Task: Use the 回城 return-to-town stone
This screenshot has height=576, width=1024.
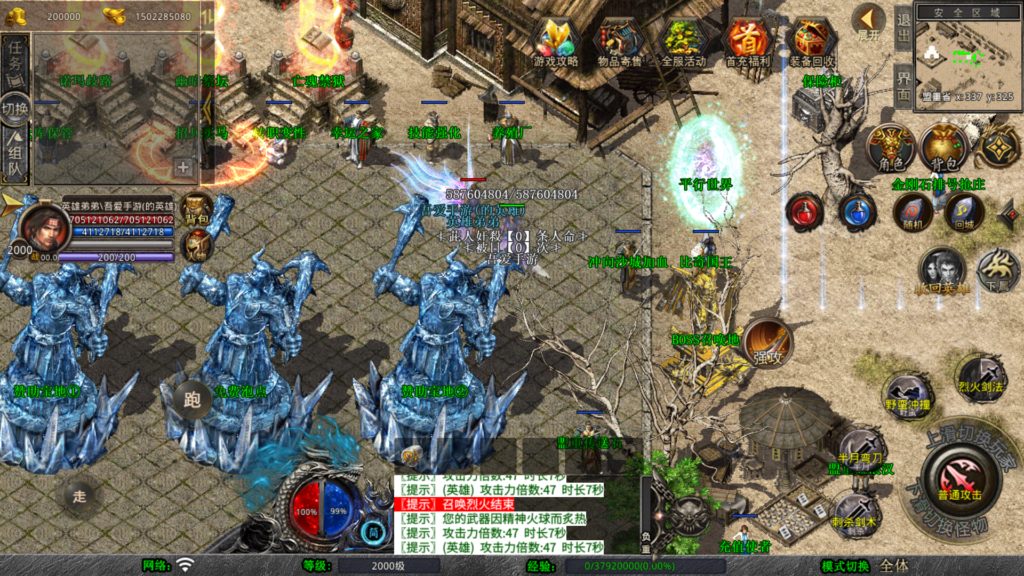Action: (963, 211)
